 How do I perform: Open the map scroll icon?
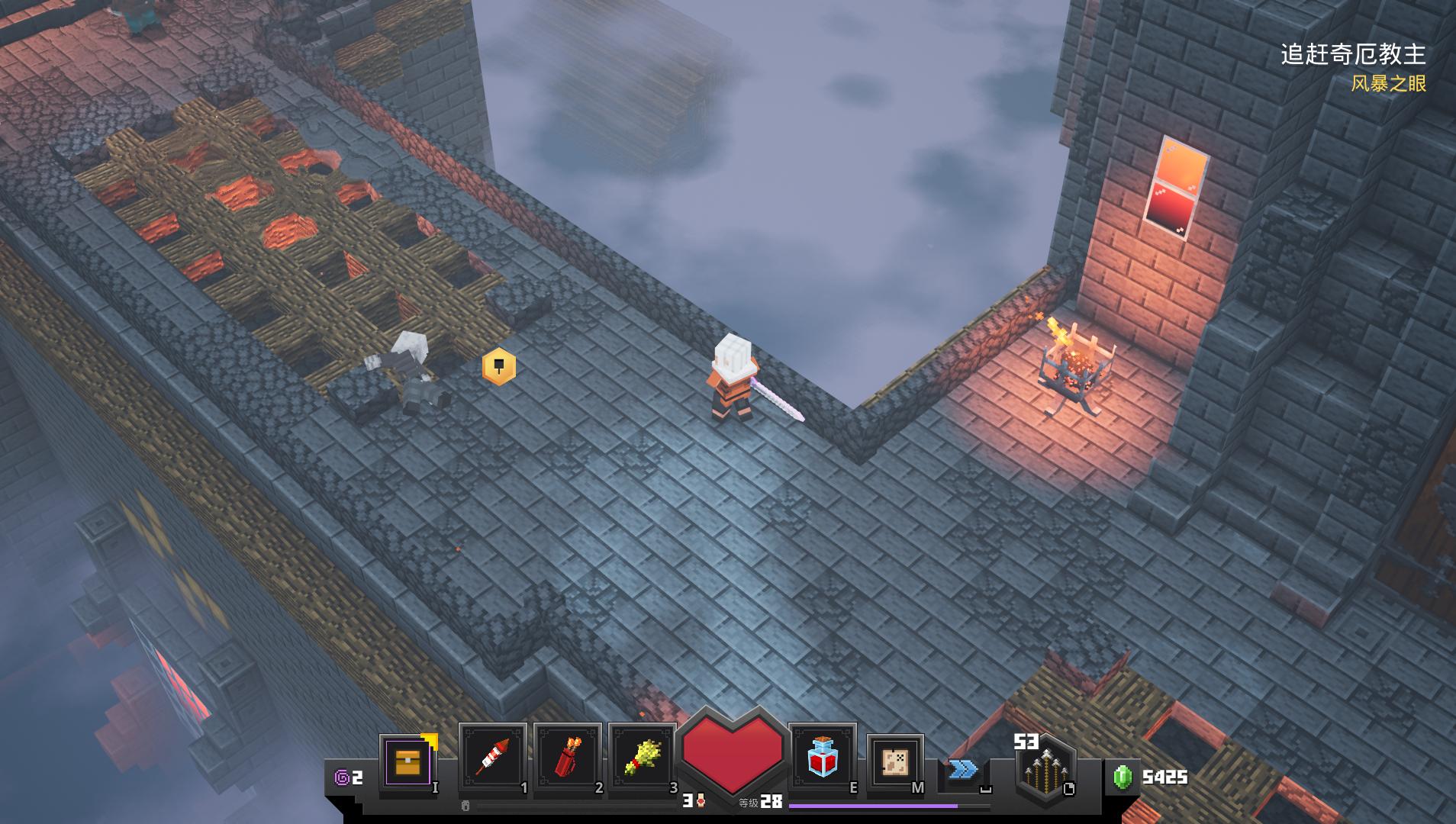tap(895, 761)
